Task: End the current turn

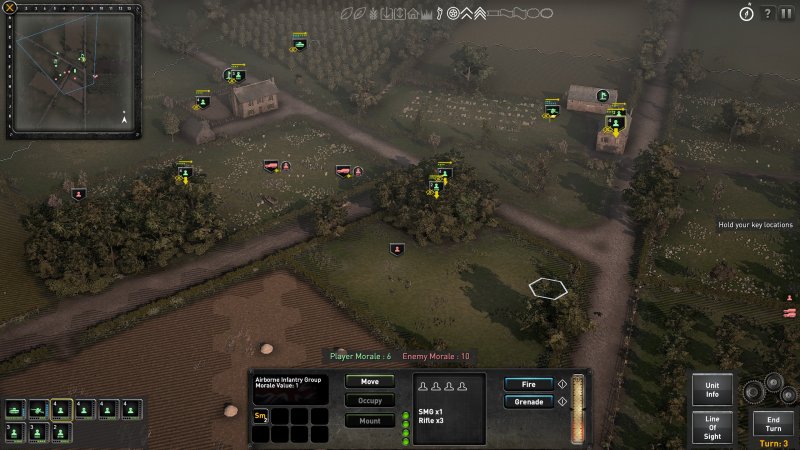Action: coord(773,421)
